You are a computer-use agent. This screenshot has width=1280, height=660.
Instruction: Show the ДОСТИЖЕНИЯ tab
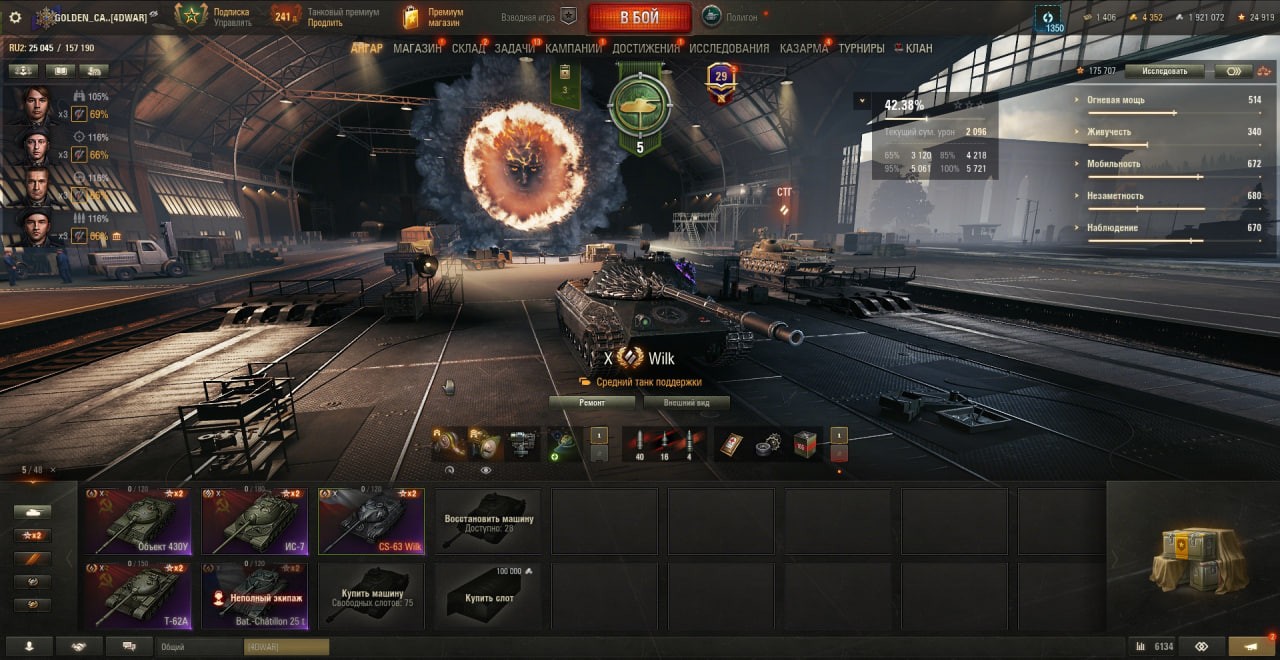click(646, 48)
